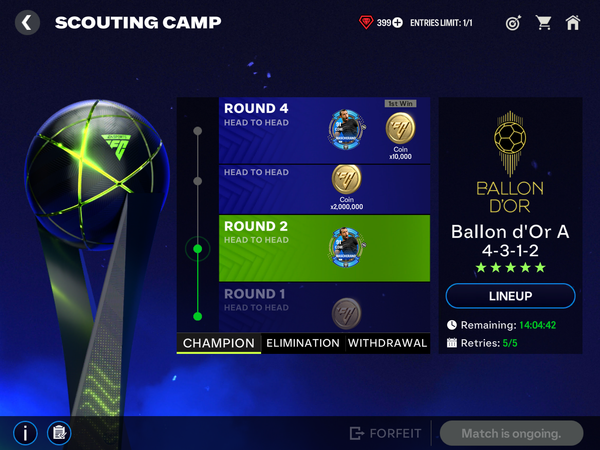Click the Match is ongoing button
Screen dimensions: 600x450
tap(514, 433)
